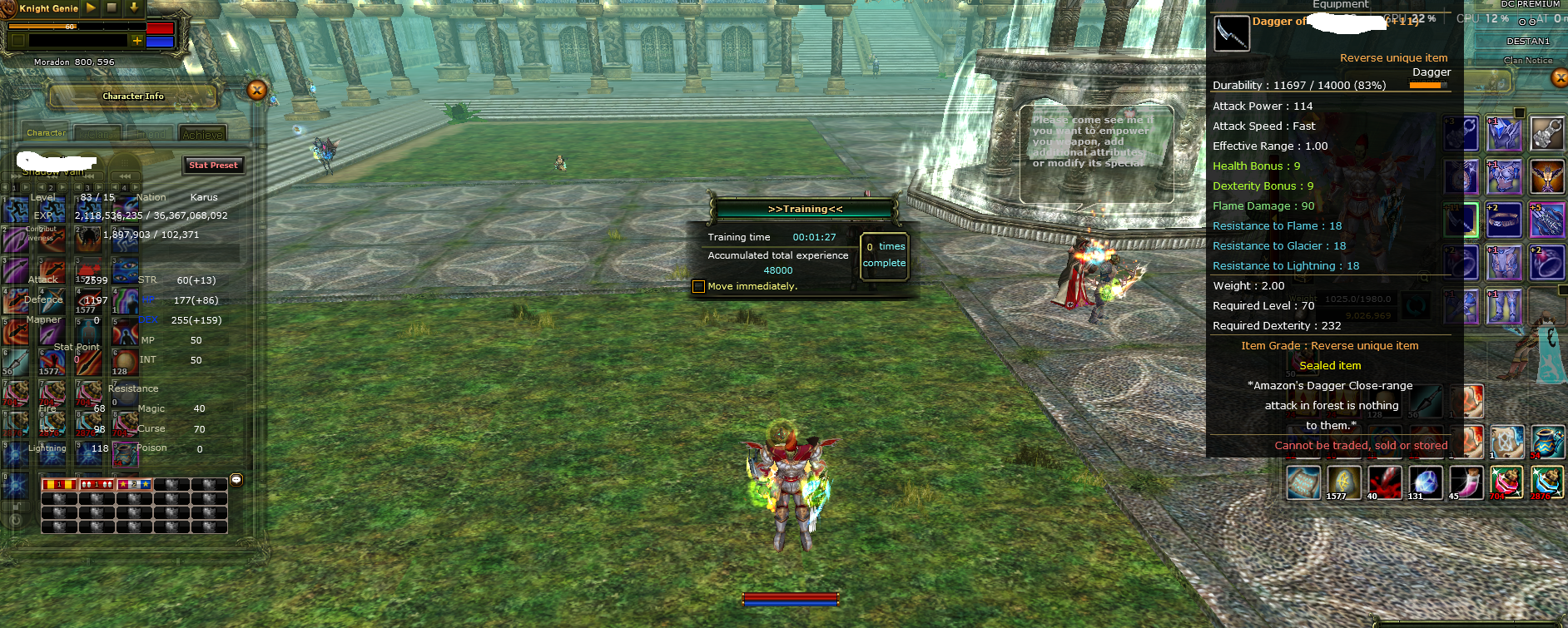Select the Dagger icon in the Equipment panel
Viewport: 1568px width, 628px height.
coord(1232,34)
